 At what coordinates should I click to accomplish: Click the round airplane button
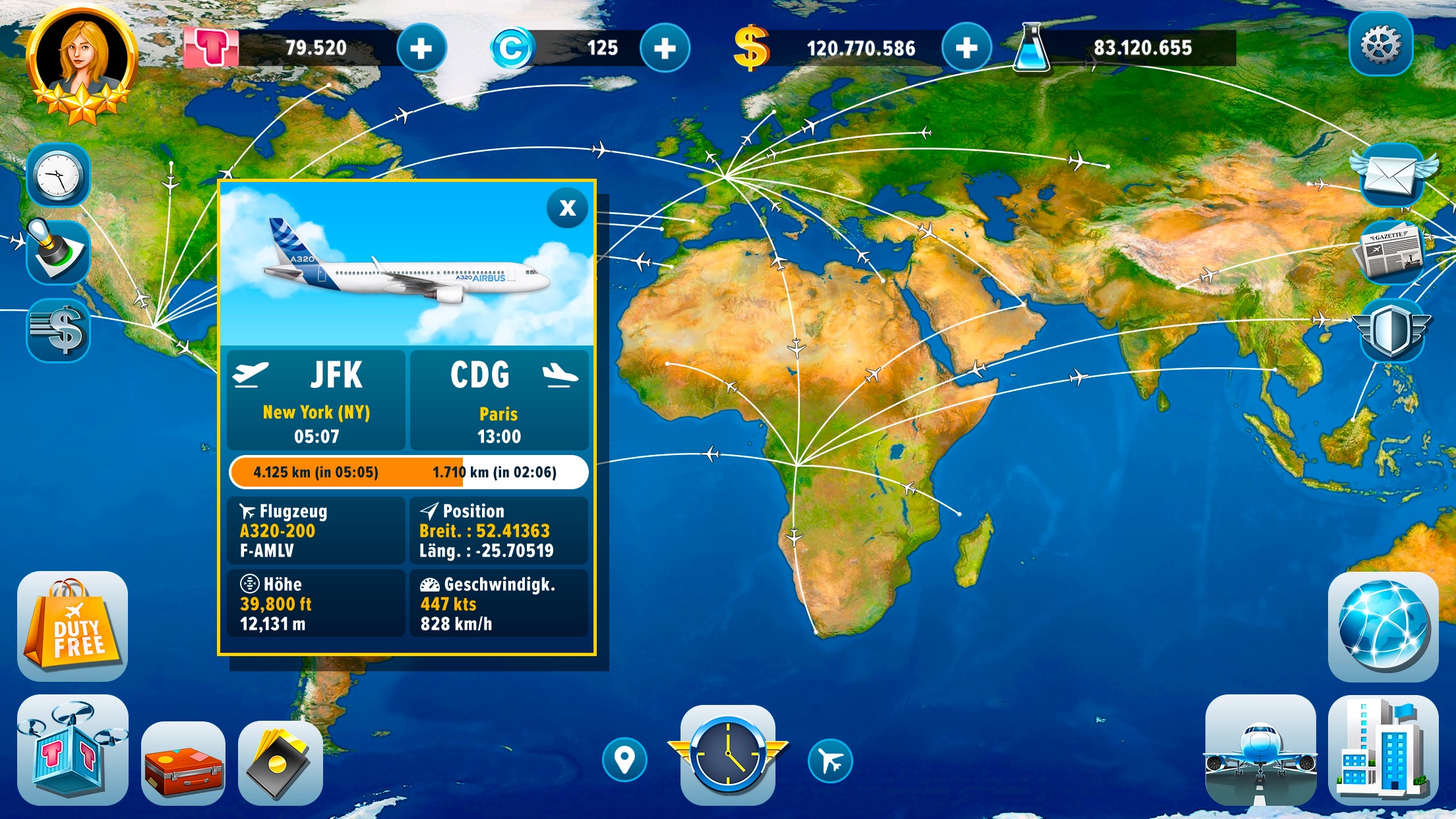(830, 762)
